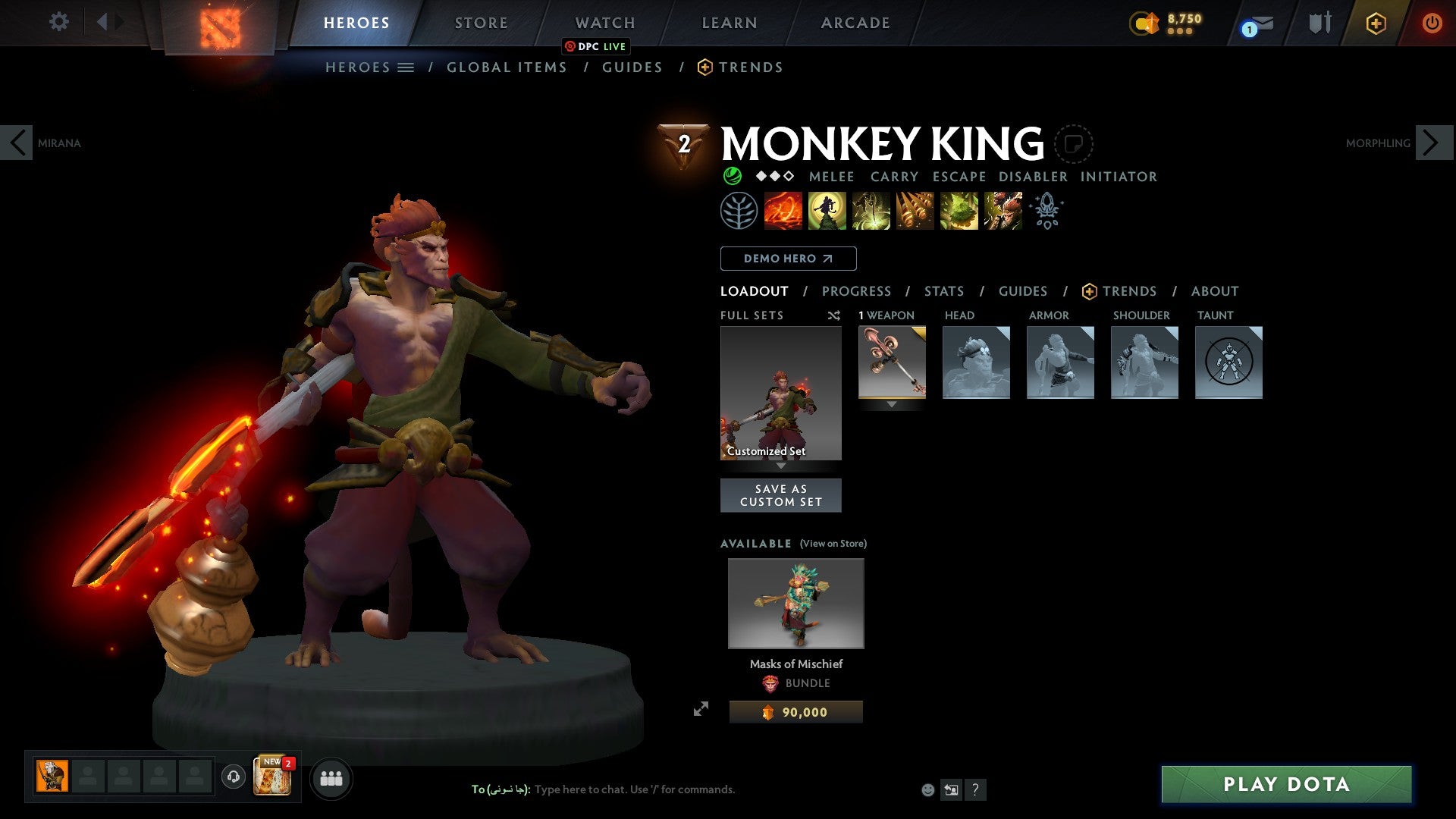
Task: Click the left arrow to view Mirana
Action: point(18,143)
